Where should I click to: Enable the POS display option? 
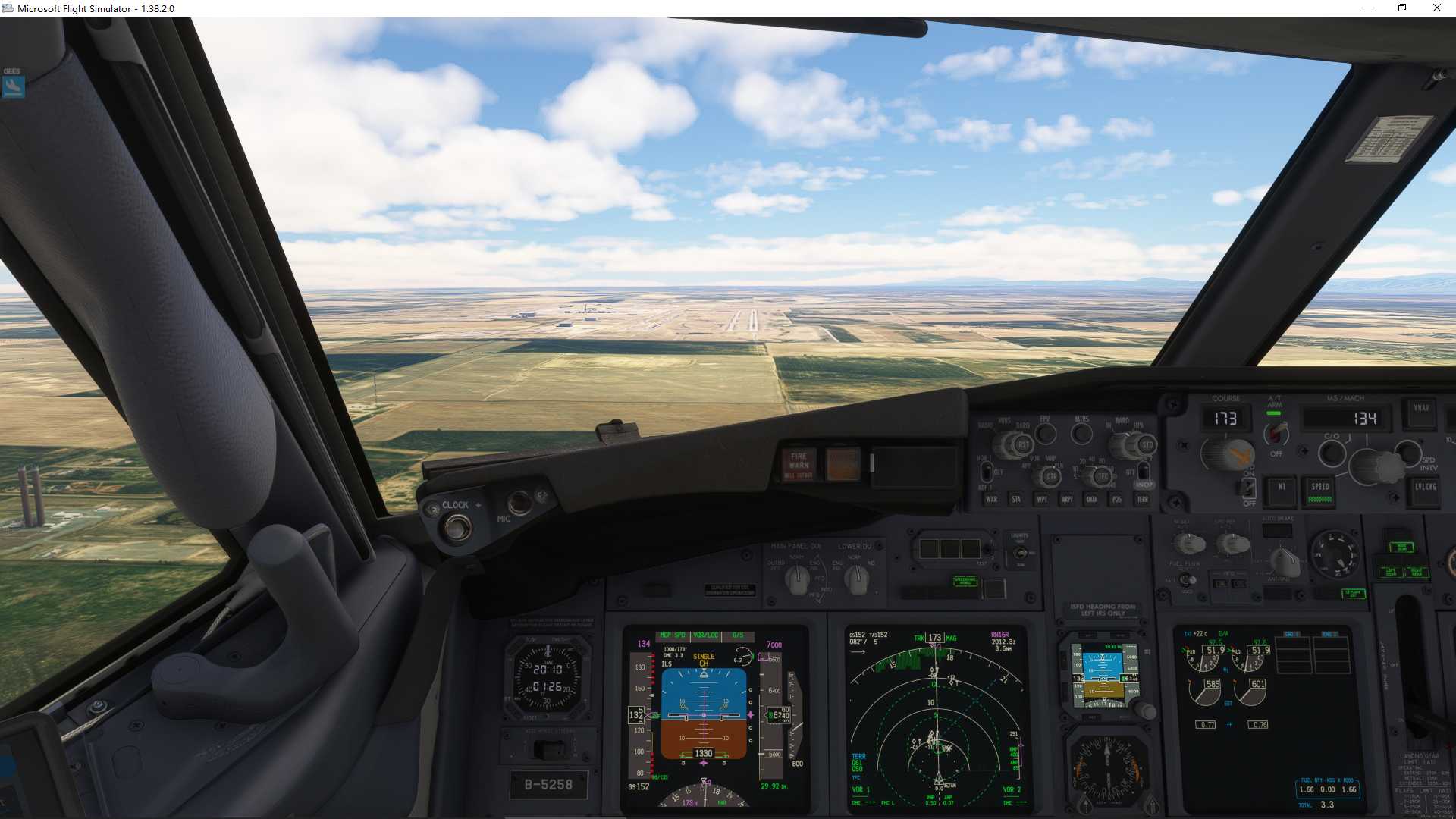click(1116, 499)
